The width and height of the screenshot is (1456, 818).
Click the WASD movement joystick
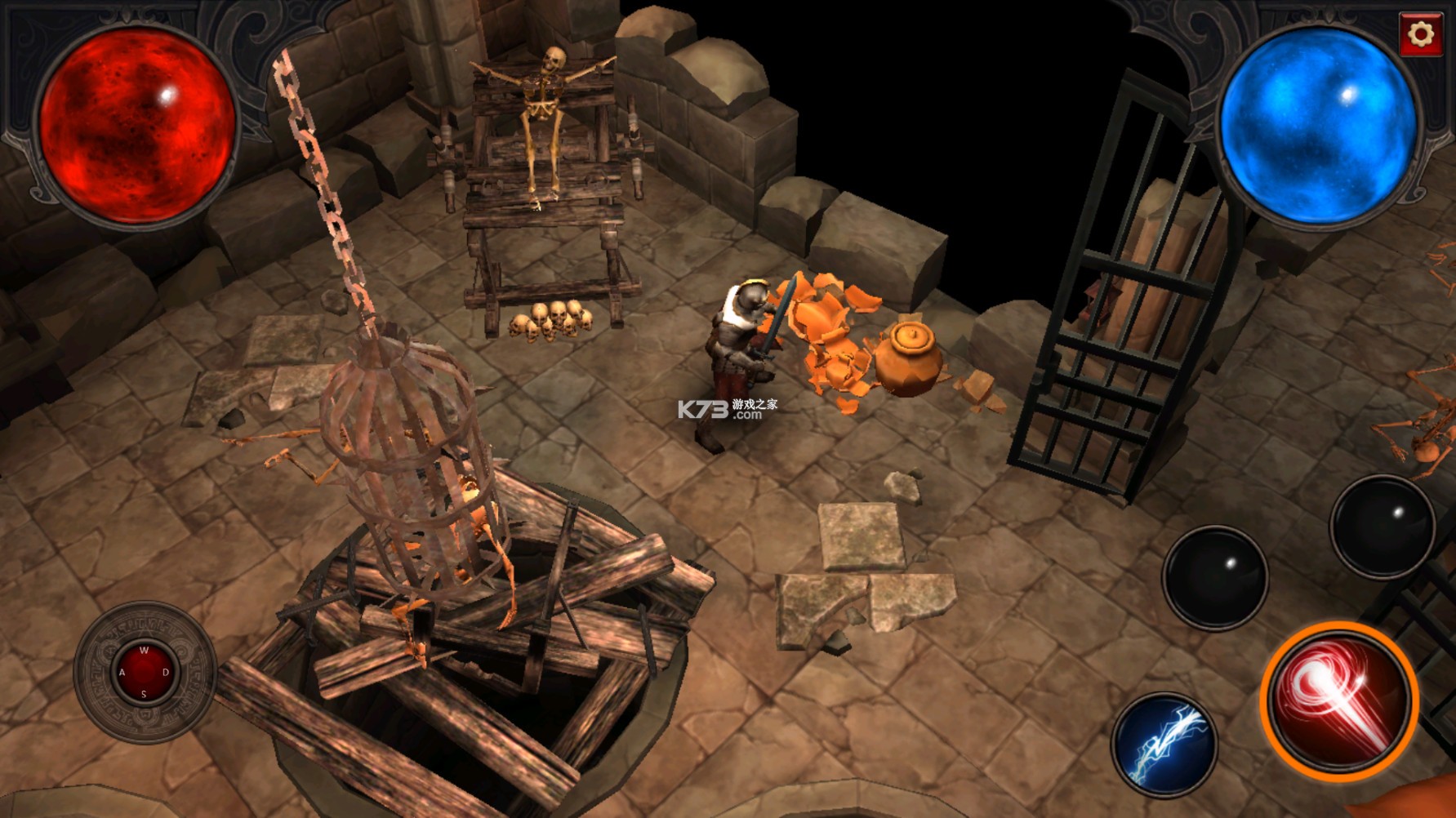145,673
